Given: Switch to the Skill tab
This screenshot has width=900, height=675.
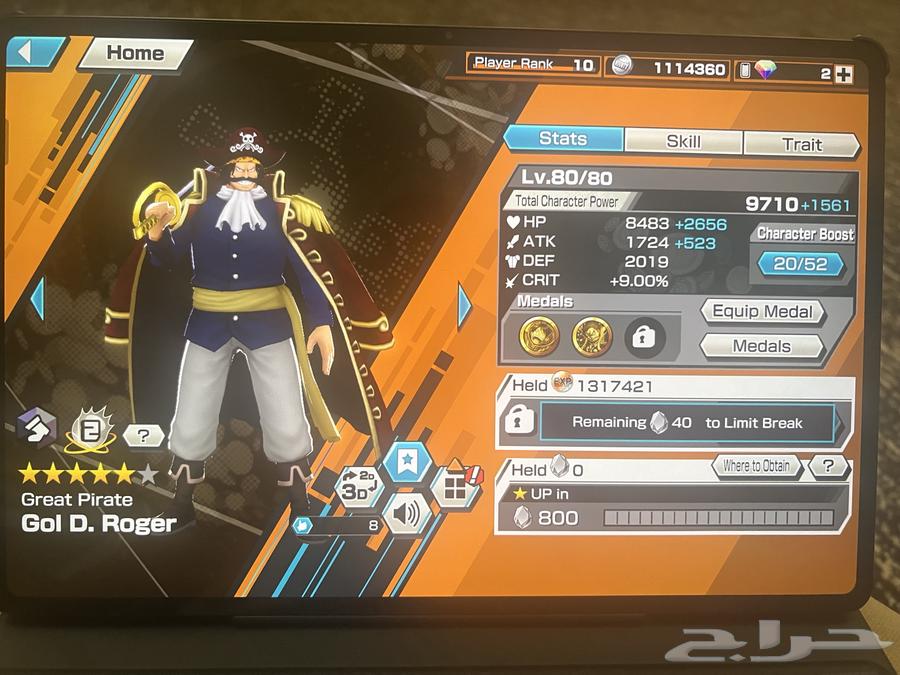Looking at the screenshot, I should point(683,142).
